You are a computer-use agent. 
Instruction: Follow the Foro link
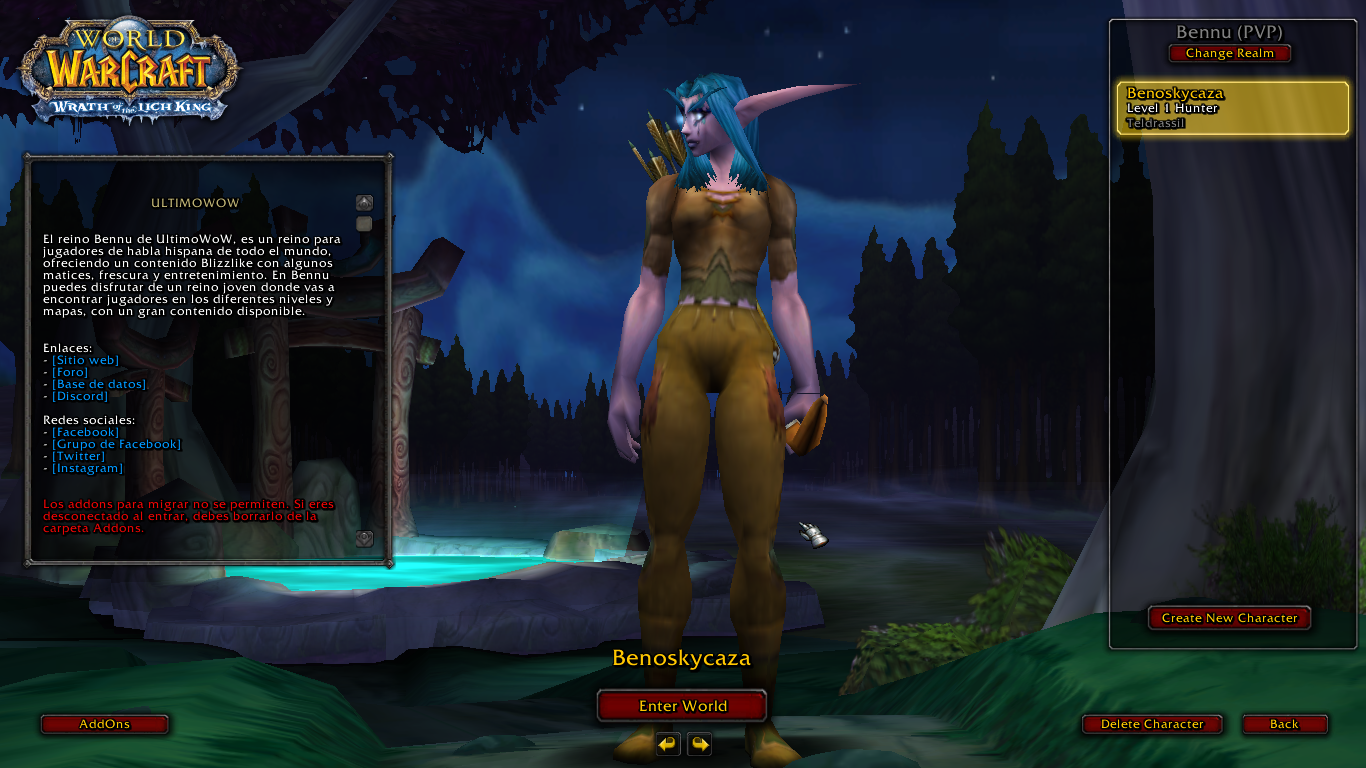[x=70, y=372]
